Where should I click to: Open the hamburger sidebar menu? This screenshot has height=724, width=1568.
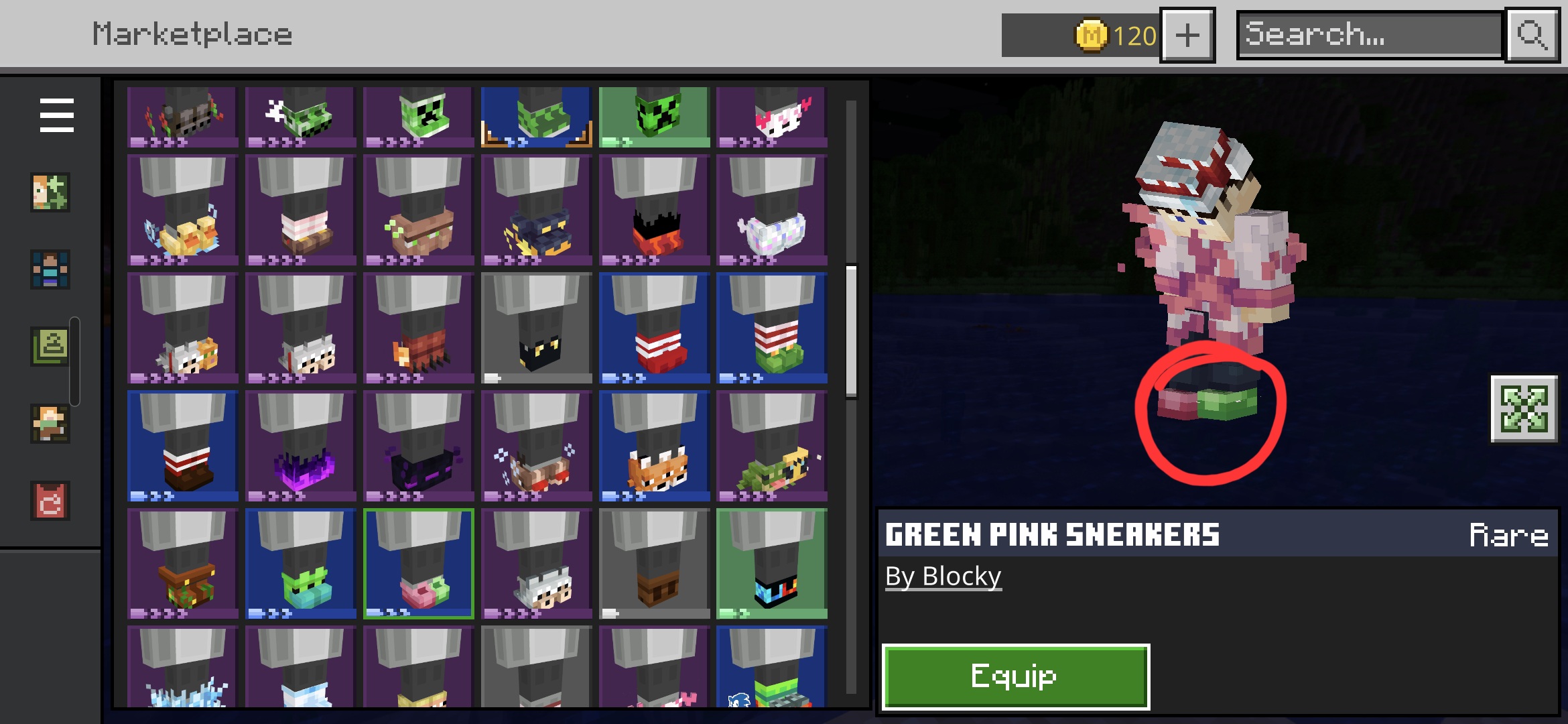56,115
